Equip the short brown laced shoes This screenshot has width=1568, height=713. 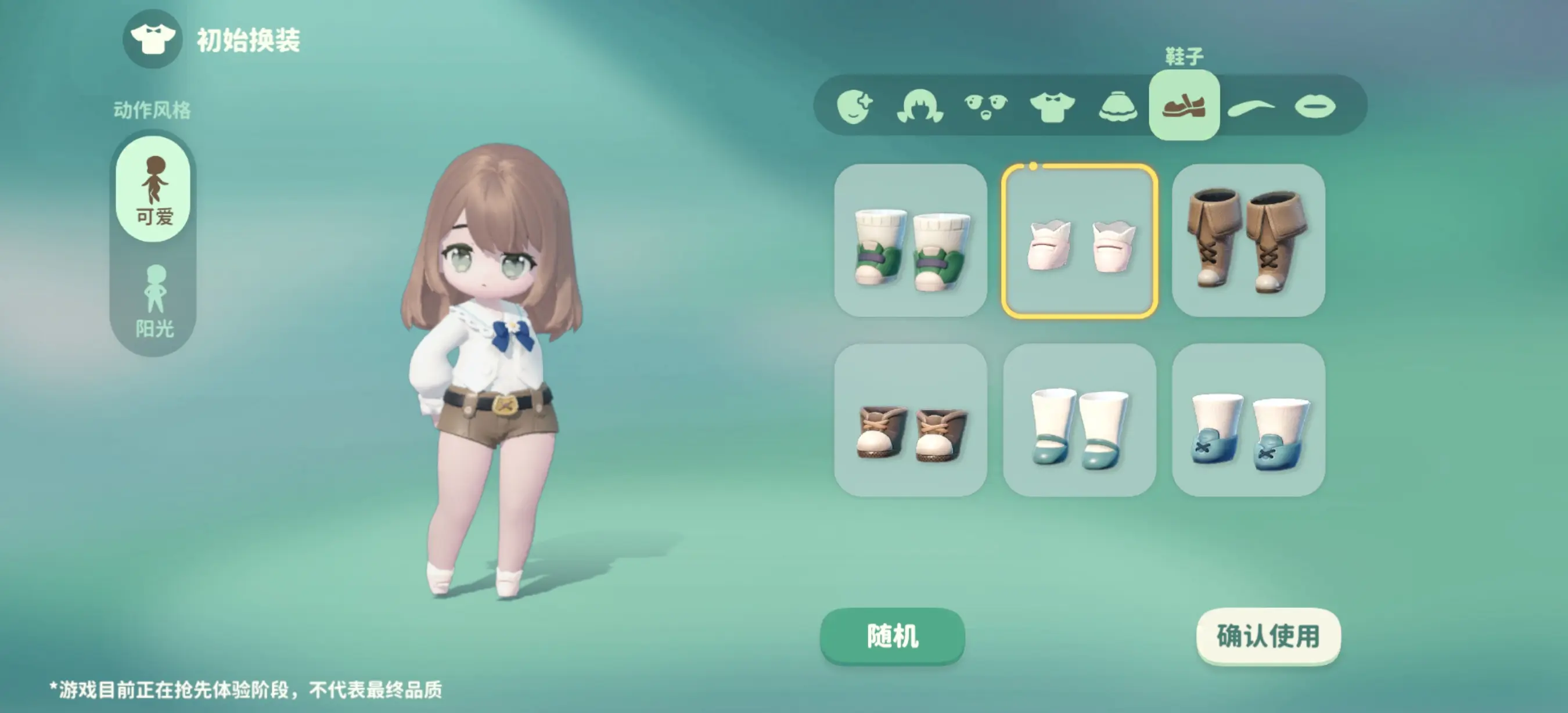911,420
